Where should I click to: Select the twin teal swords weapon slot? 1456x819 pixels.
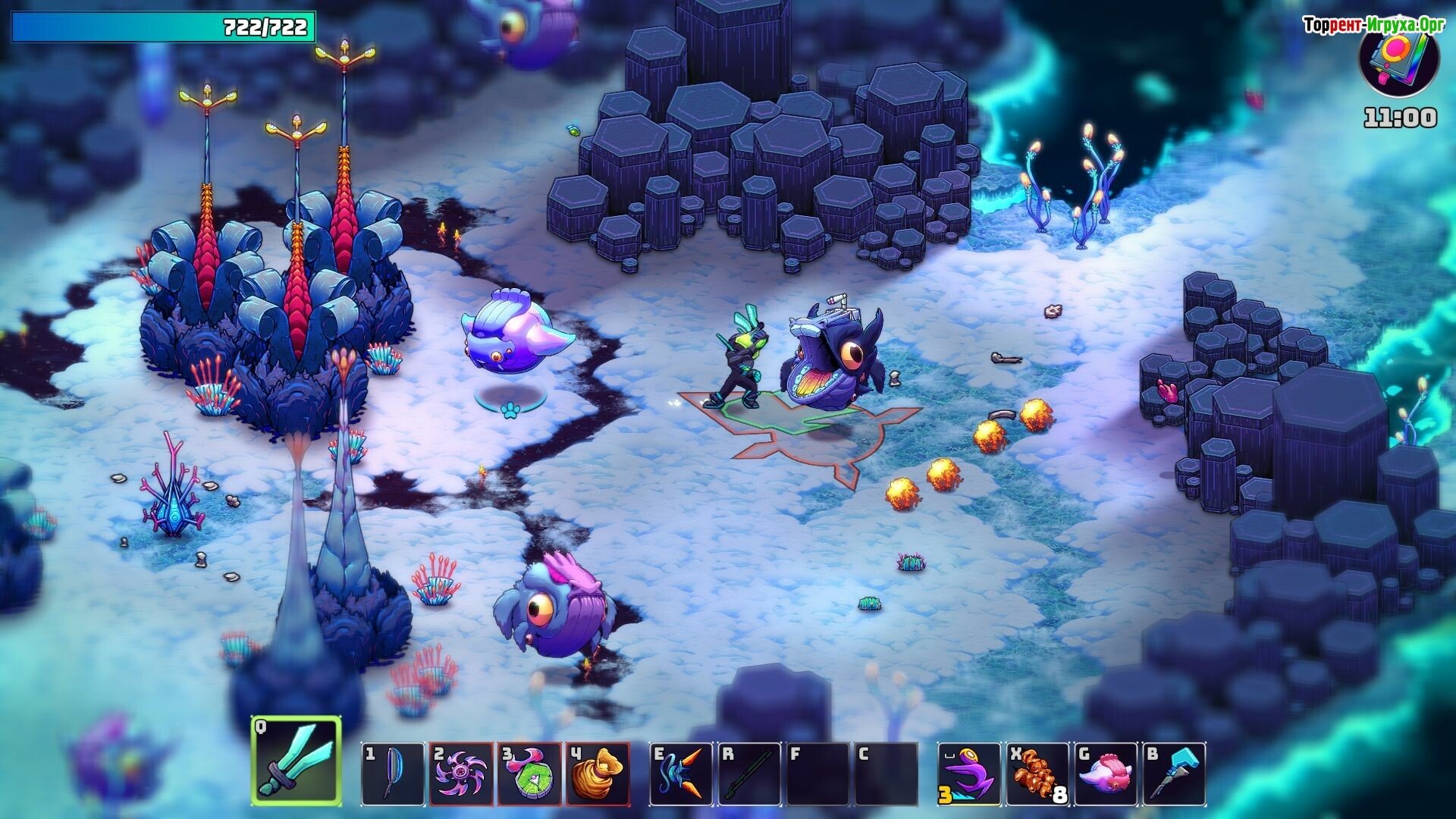pos(297,761)
